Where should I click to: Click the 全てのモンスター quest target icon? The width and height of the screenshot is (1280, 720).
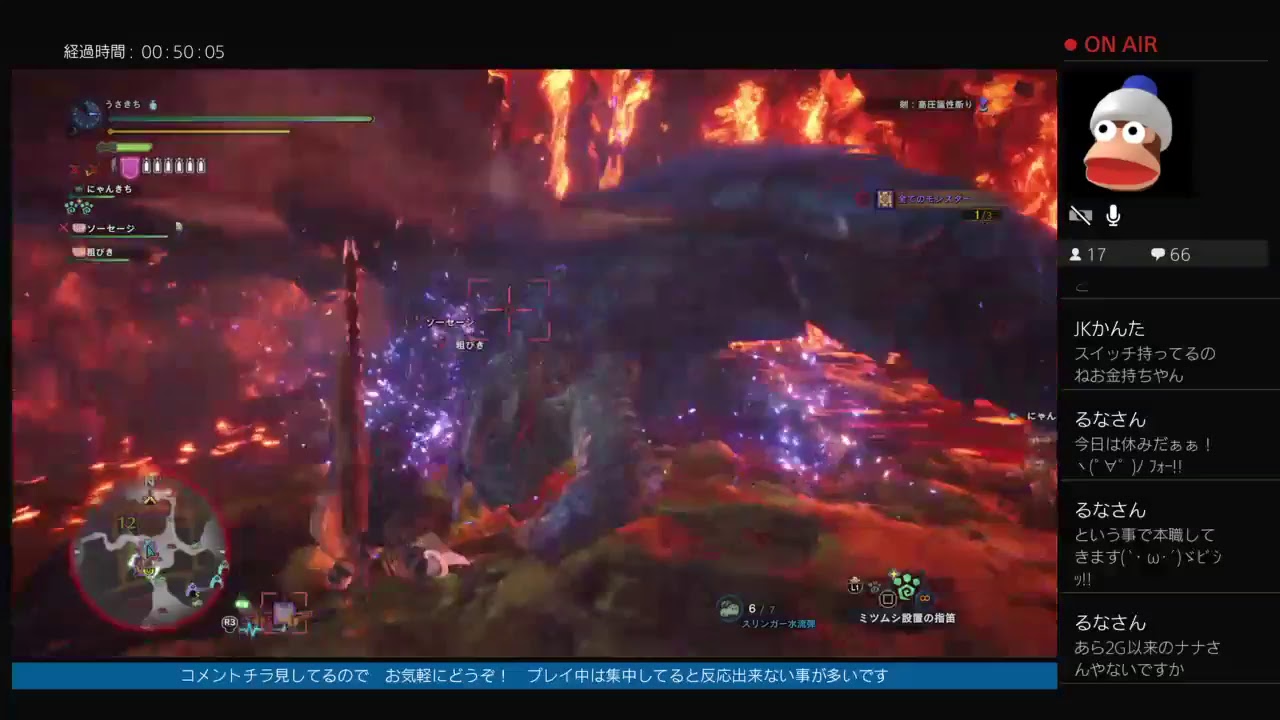pos(884,199)
